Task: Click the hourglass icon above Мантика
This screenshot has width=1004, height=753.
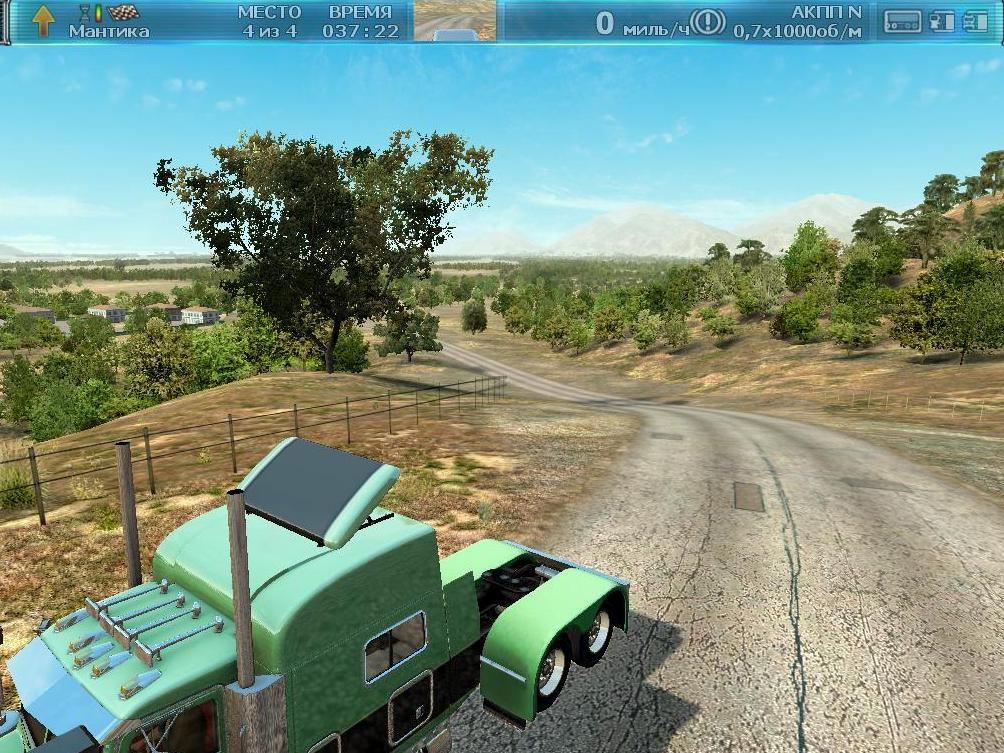Action: click(85, 13)
